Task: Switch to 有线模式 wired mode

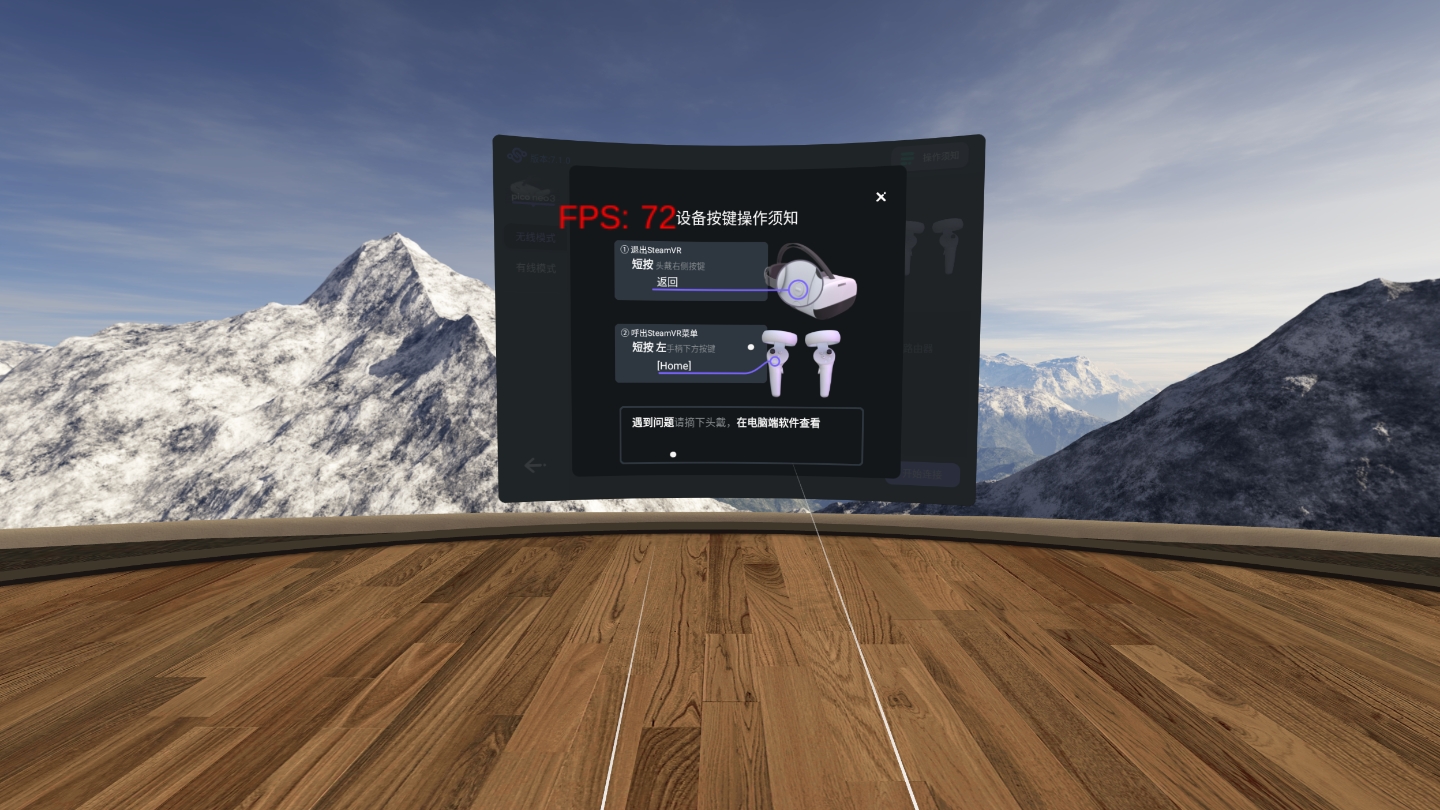Action: 536,268
